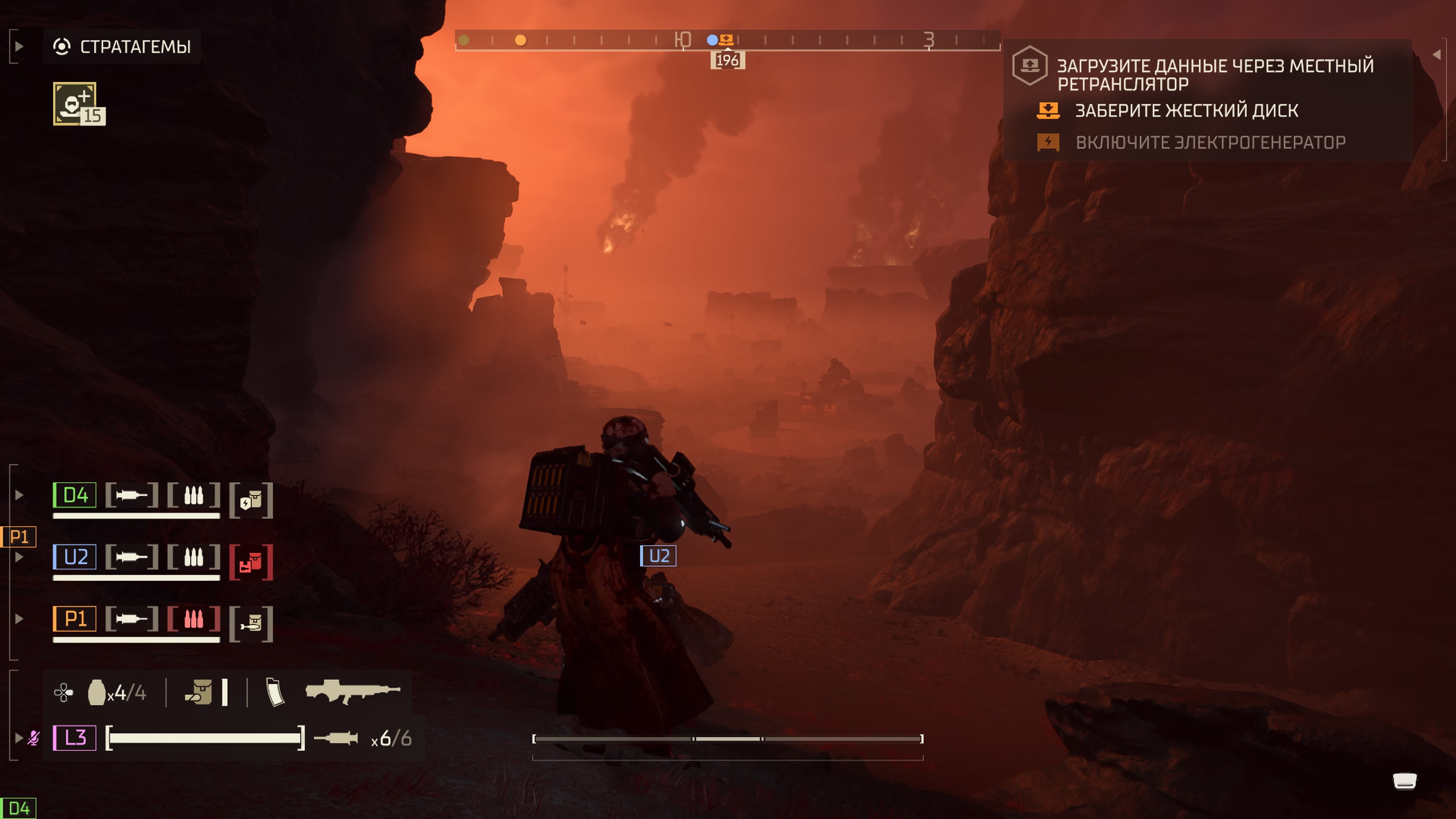
Task: Choose squad member U2's name tag in the squad list
Action: tap(75, 557)
